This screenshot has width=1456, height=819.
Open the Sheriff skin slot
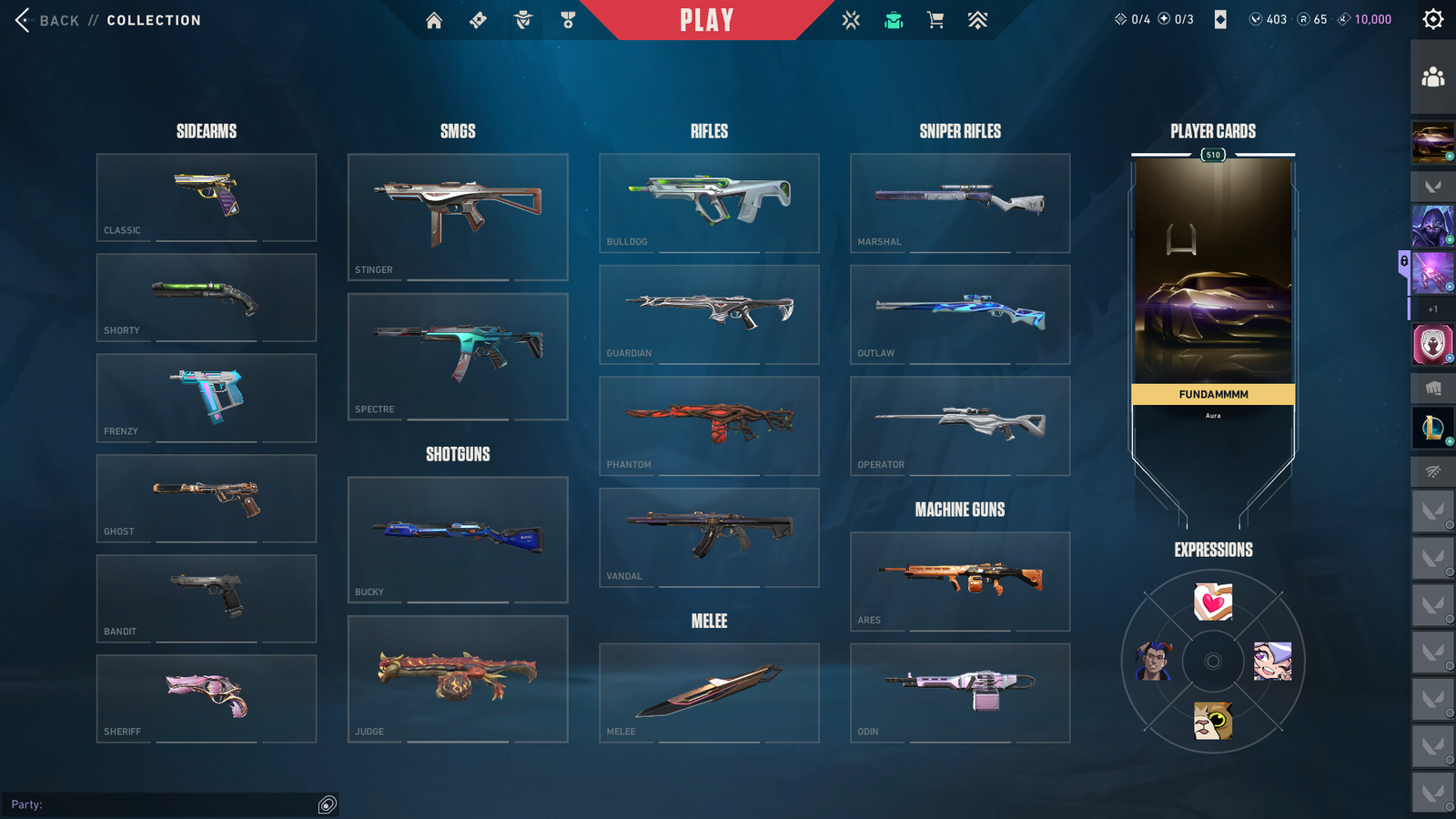207,698
